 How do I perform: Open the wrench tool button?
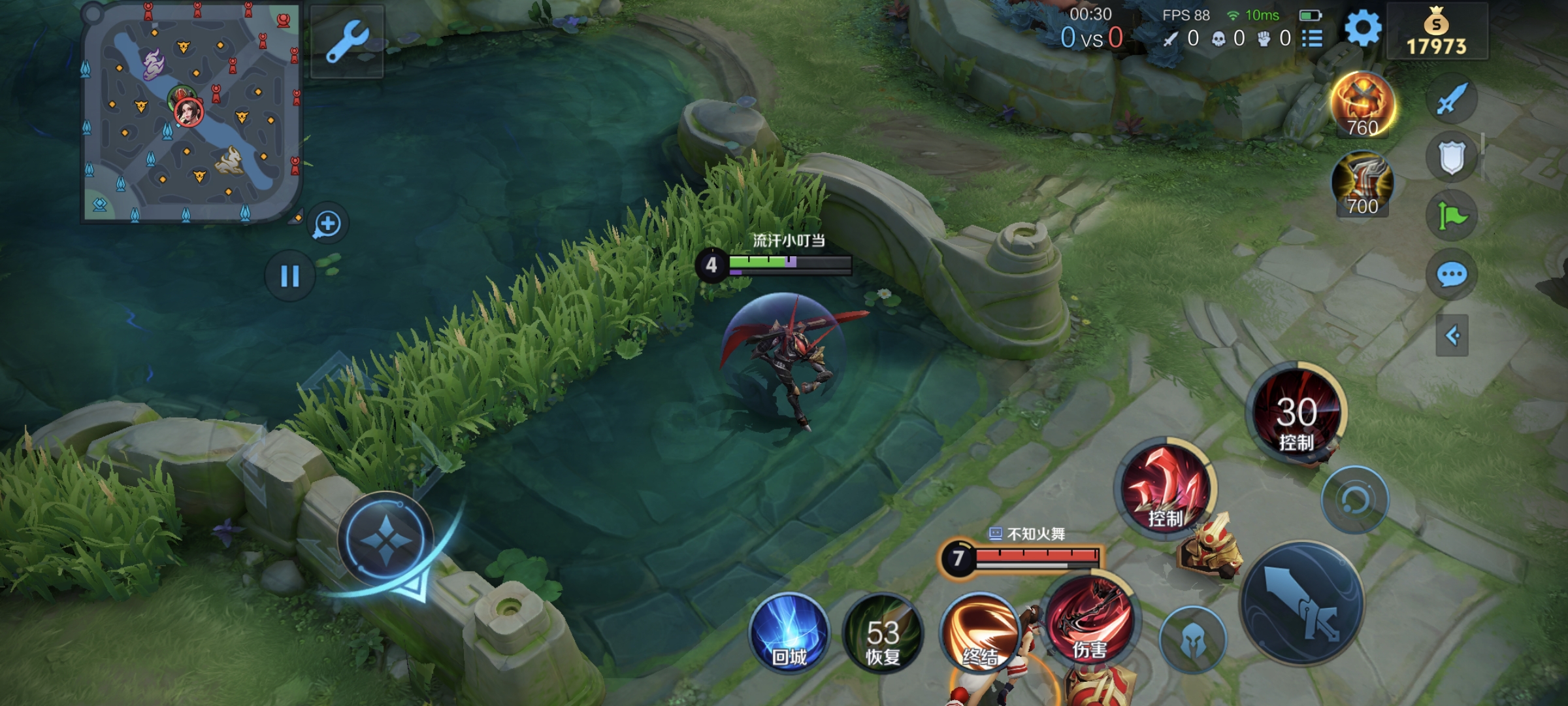pos(347,41)
